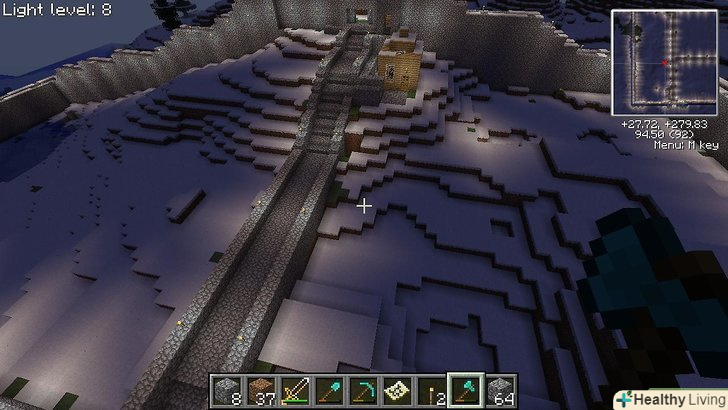728x410 pixels.
Task: Click the minimap in the corner
Action: point(665,63)
